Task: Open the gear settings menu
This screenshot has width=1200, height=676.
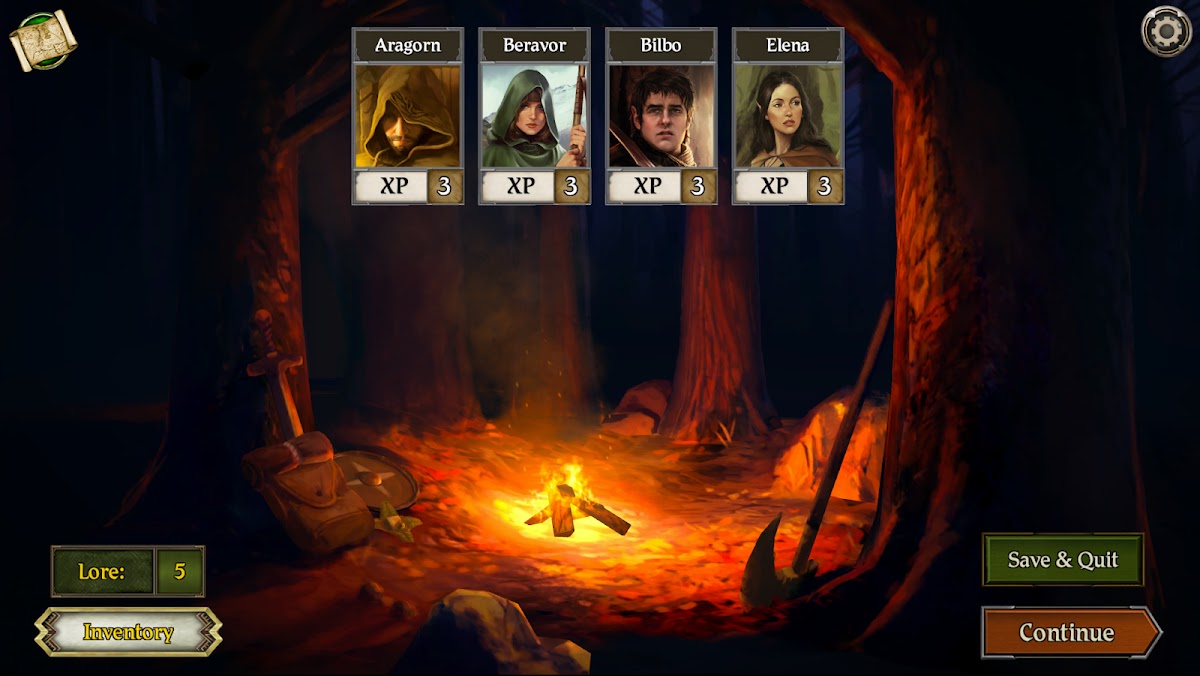Action: (x=1165, y=32)
